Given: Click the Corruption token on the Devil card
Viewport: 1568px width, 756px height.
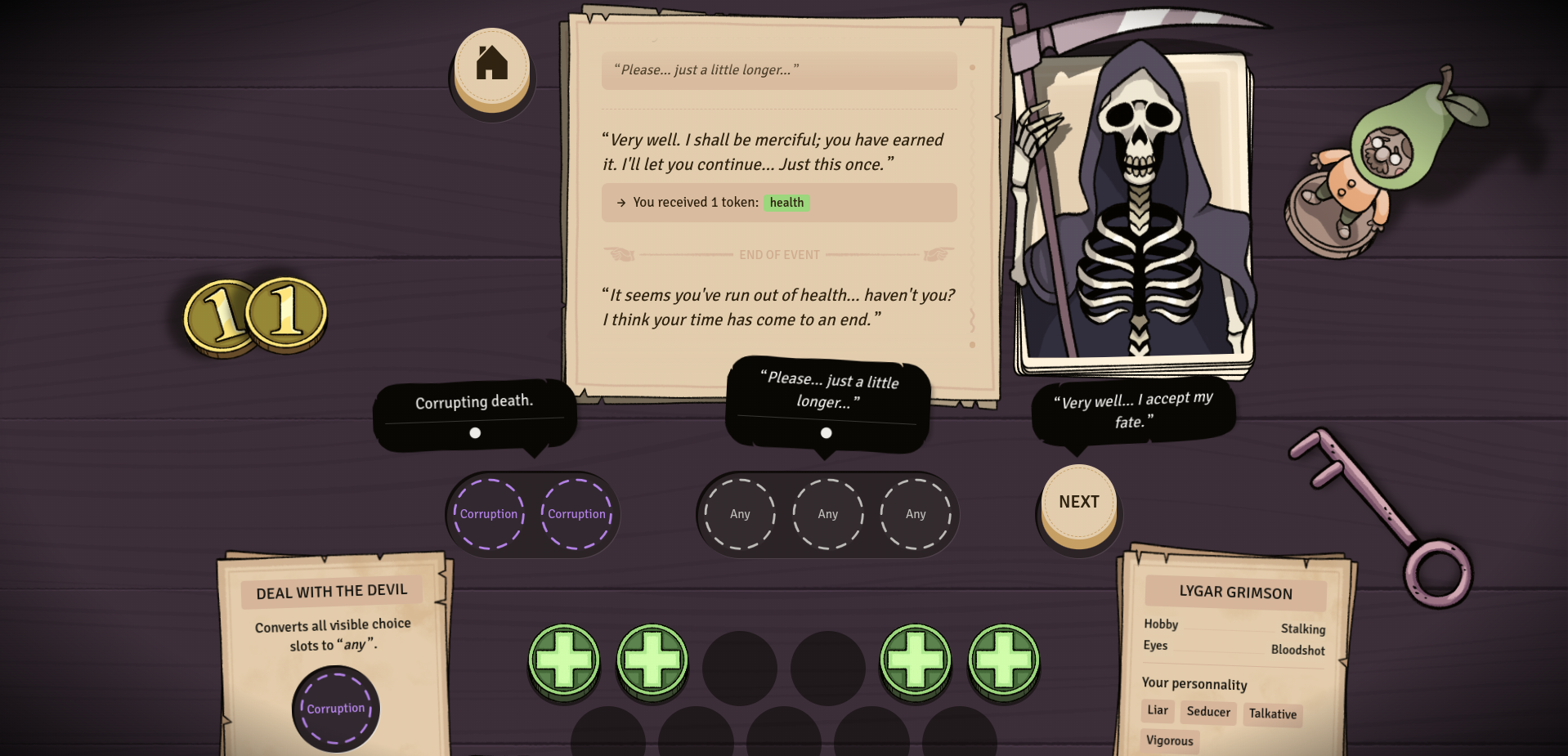Looking at the screenshot, I should [336, 709].
